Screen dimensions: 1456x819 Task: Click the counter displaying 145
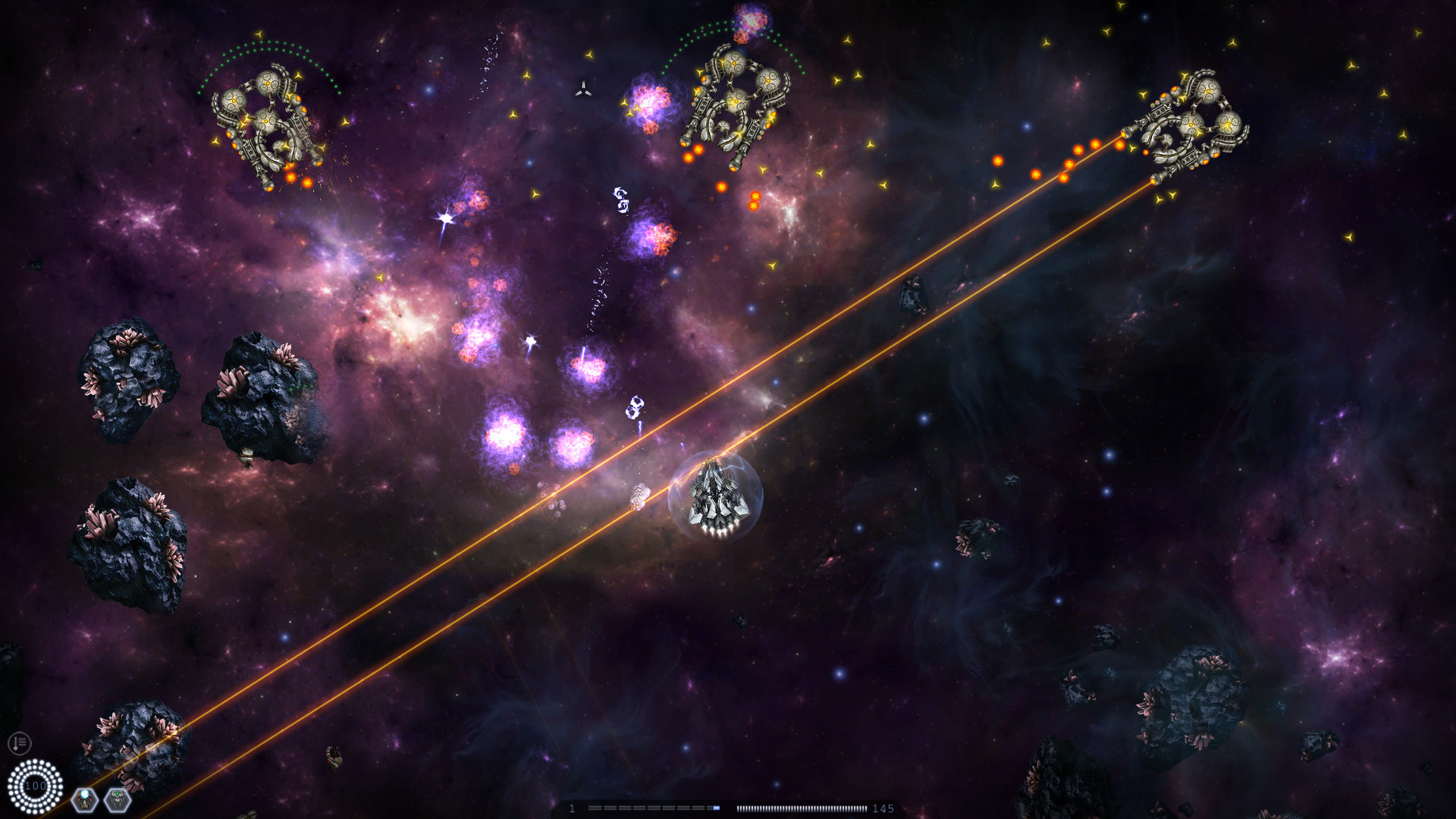click(x=883, y=808)
